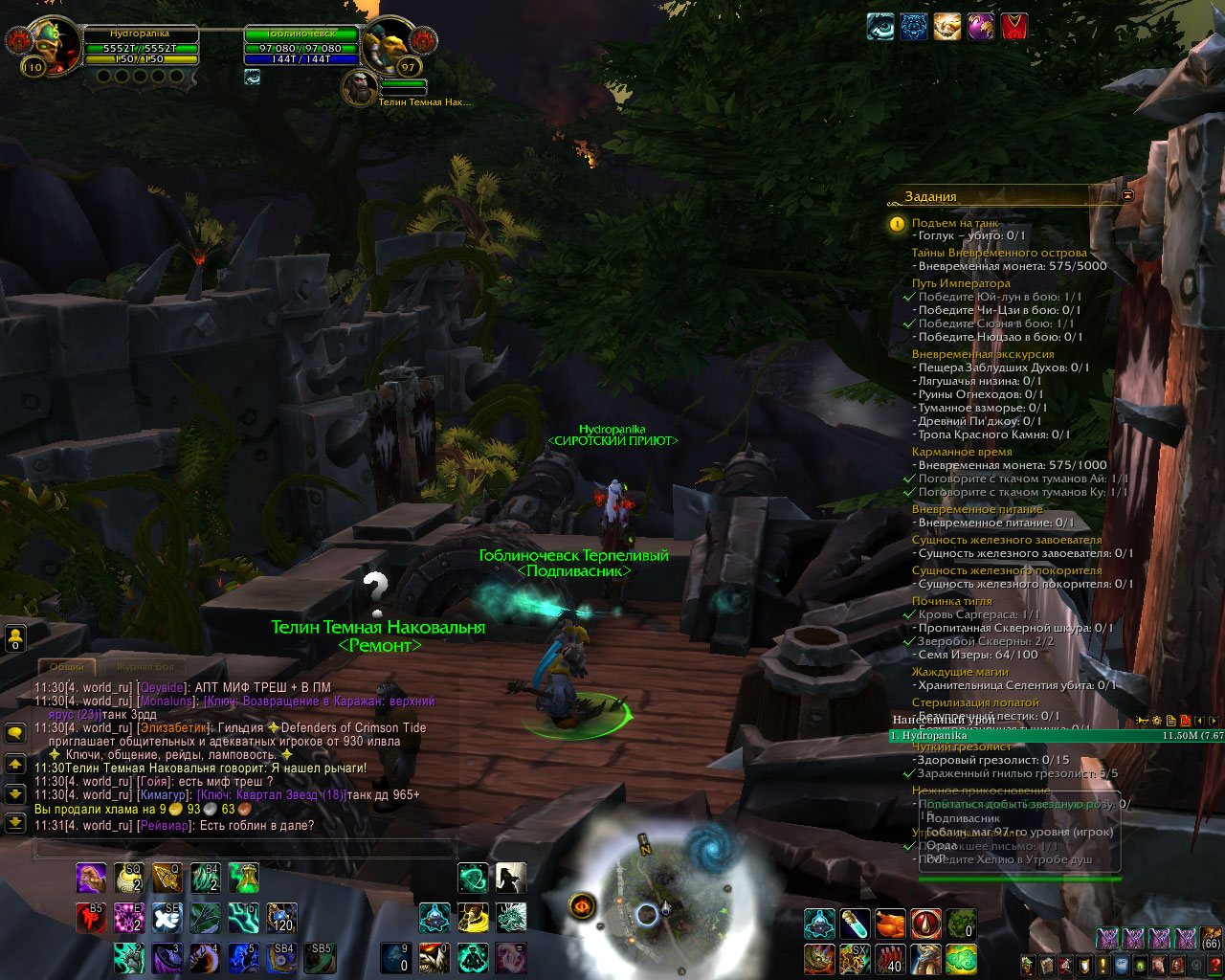The image size is (1225, 980).
Task: Activate the golden spear ability
Action: [168, 878]
